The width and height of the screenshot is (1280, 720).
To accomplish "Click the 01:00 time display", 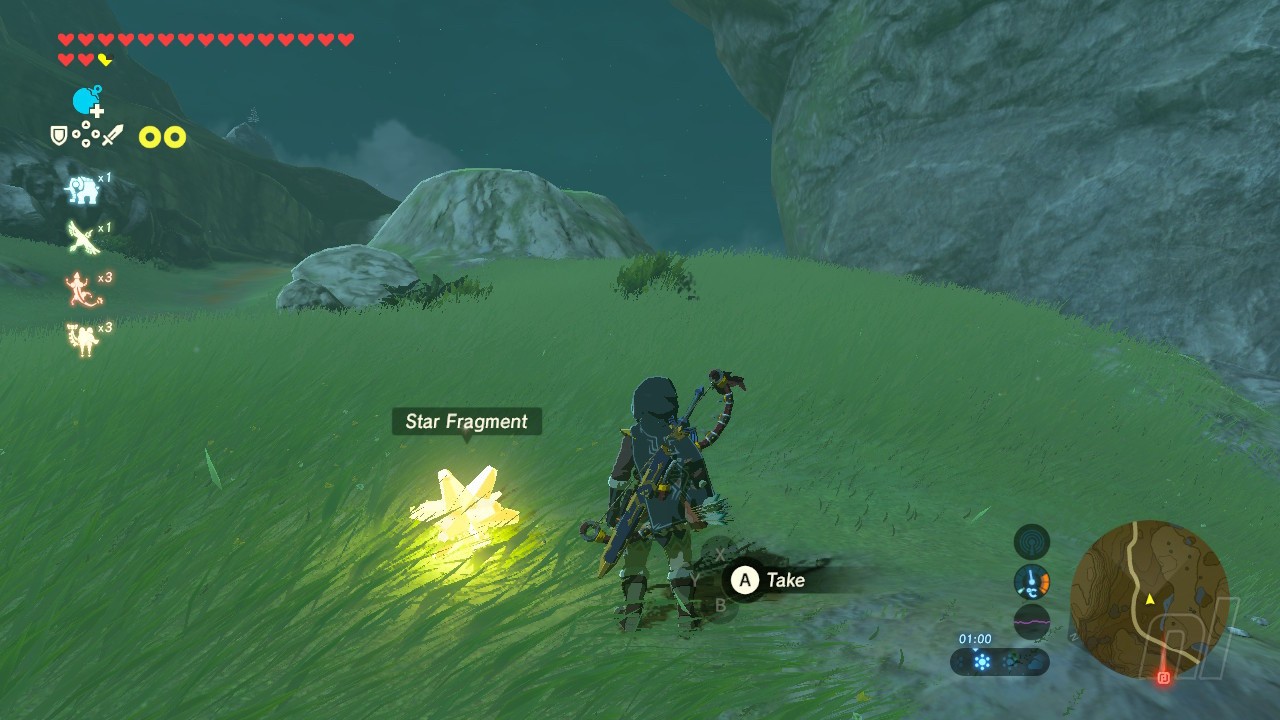I will [x=975, y=638].
